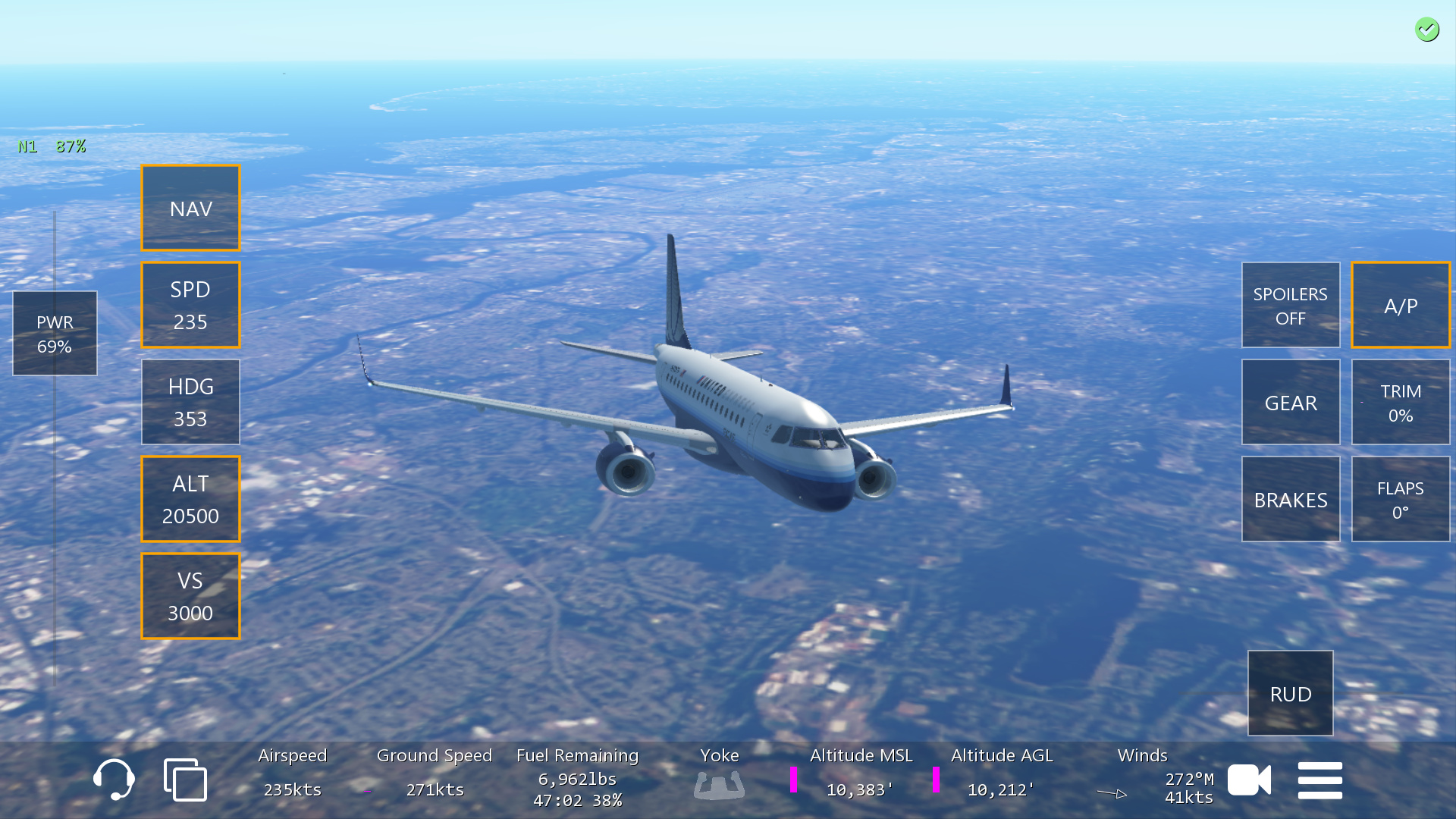Click the Yoke control indicator
The image size is (1456, 819).
click(x=719, y=784)
